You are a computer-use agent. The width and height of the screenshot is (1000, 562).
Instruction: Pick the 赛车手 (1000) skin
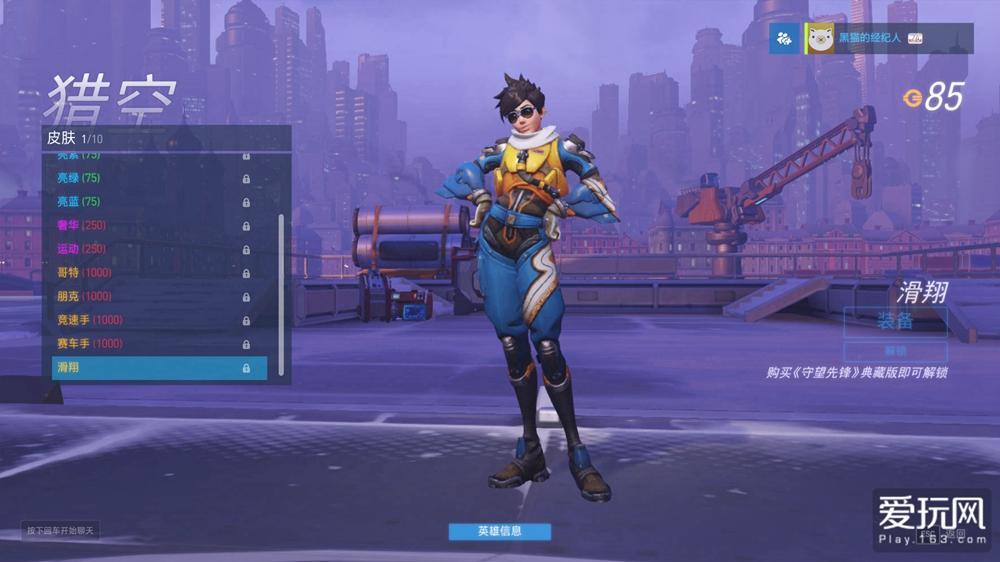(150, 344)
